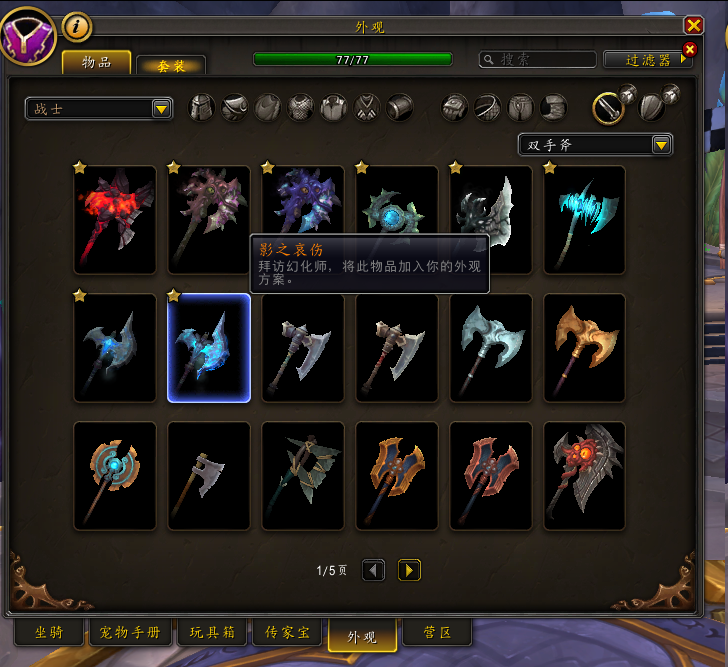Go to the previous page of appearances
This screenshot has height=667, width=728.
[373, 570]
